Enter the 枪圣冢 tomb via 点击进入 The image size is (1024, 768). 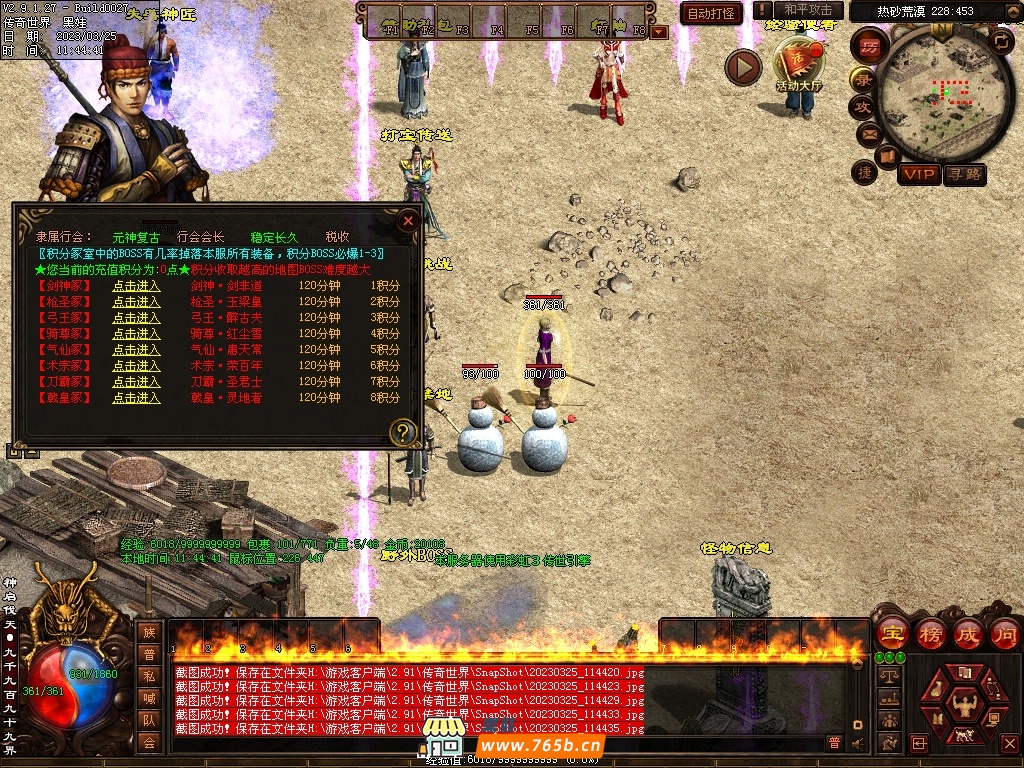(x=136, y=302)
